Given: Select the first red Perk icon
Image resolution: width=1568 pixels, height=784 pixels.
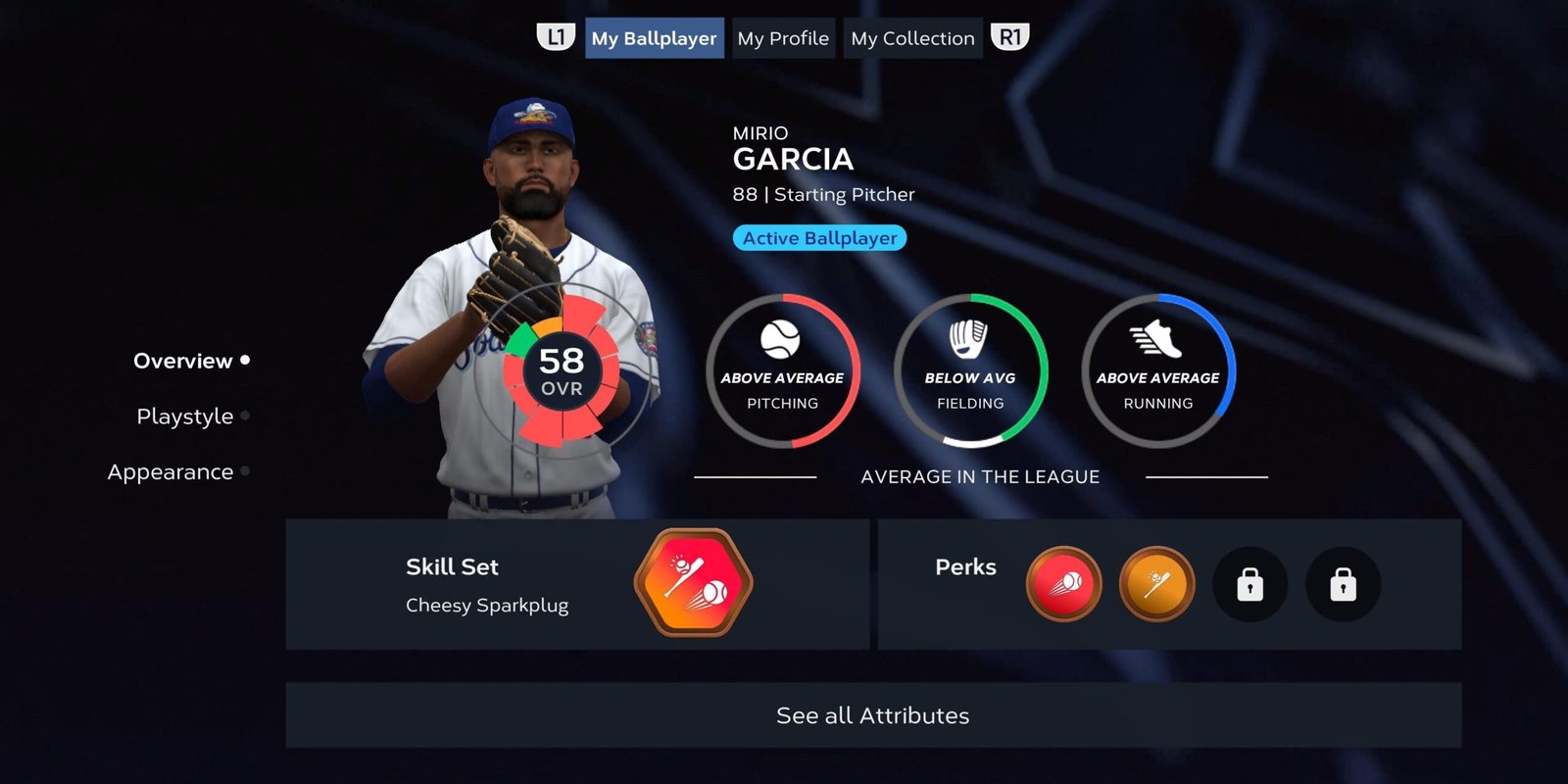Looking at the screenshot, I should tap(1064, 583).
